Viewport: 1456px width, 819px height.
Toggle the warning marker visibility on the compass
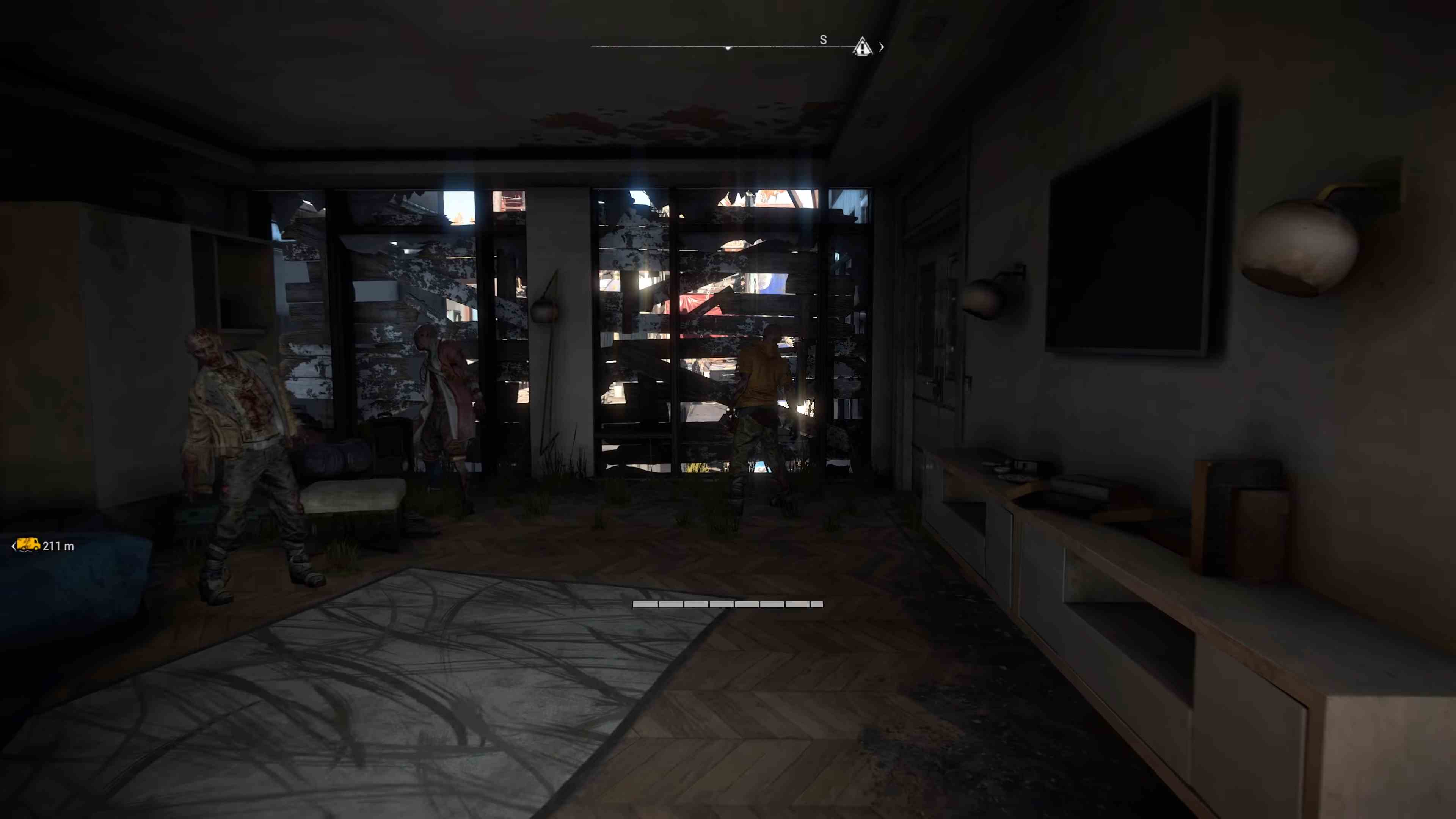tap(862, 47)
